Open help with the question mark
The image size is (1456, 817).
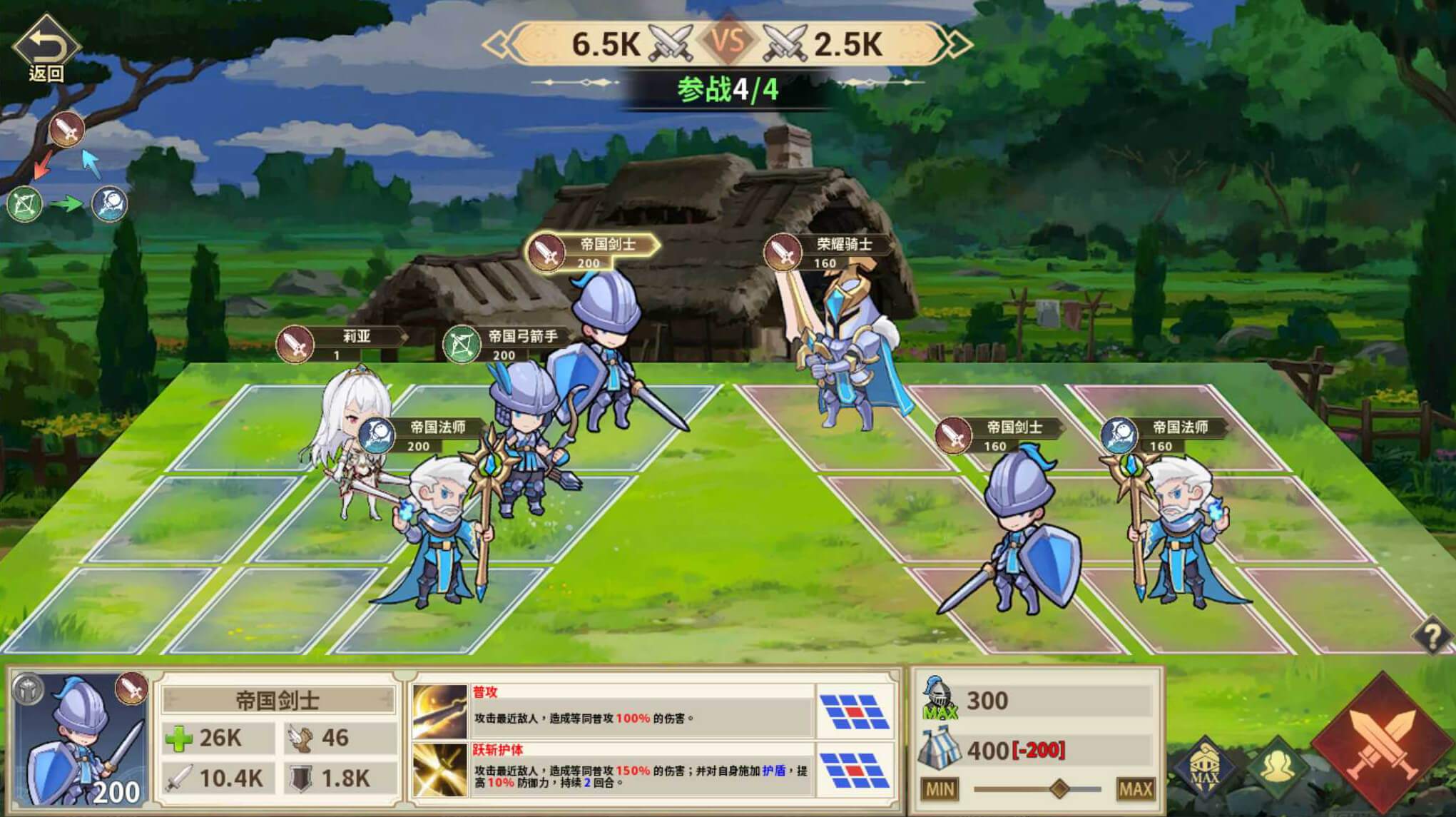point(1432,635)
